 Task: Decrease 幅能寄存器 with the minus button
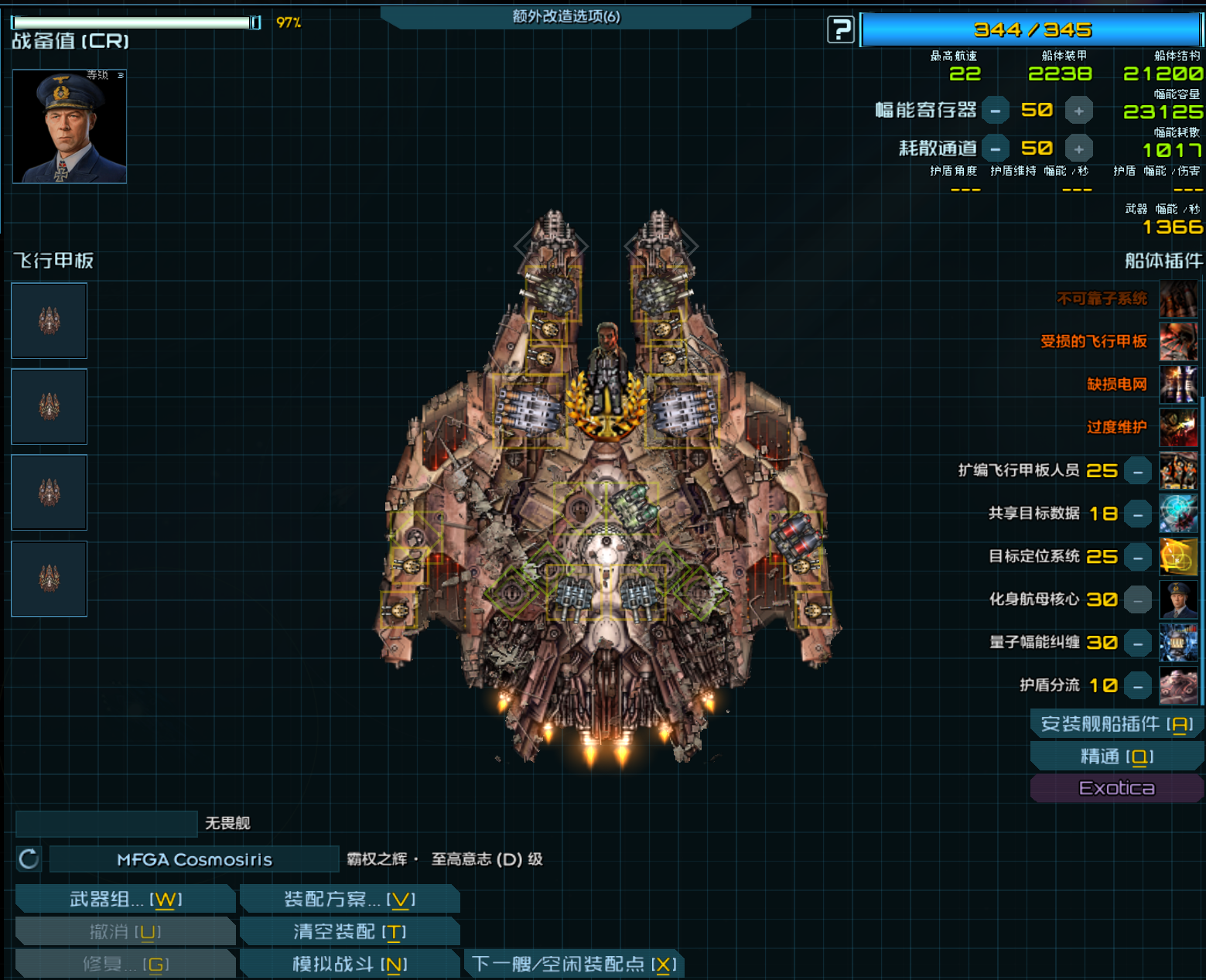coord(995,110)
